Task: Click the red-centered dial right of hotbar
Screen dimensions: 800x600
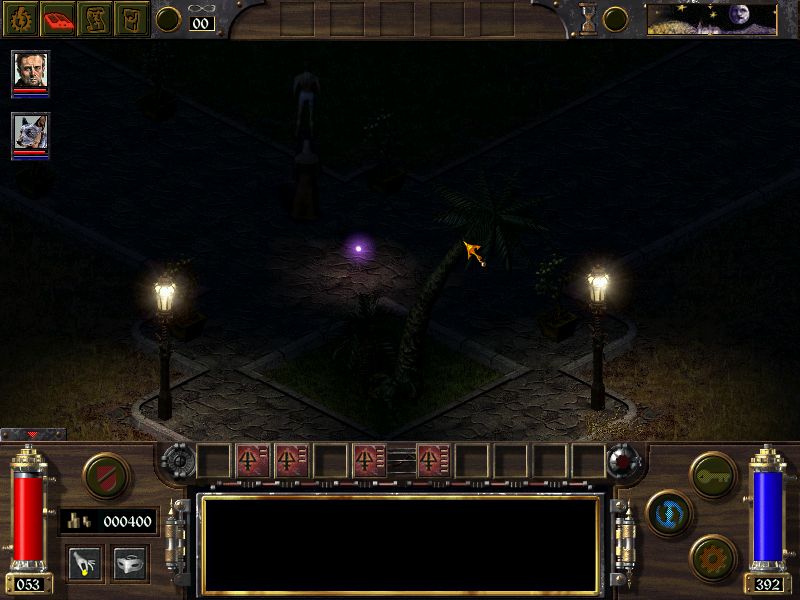Action: [623, 462]
